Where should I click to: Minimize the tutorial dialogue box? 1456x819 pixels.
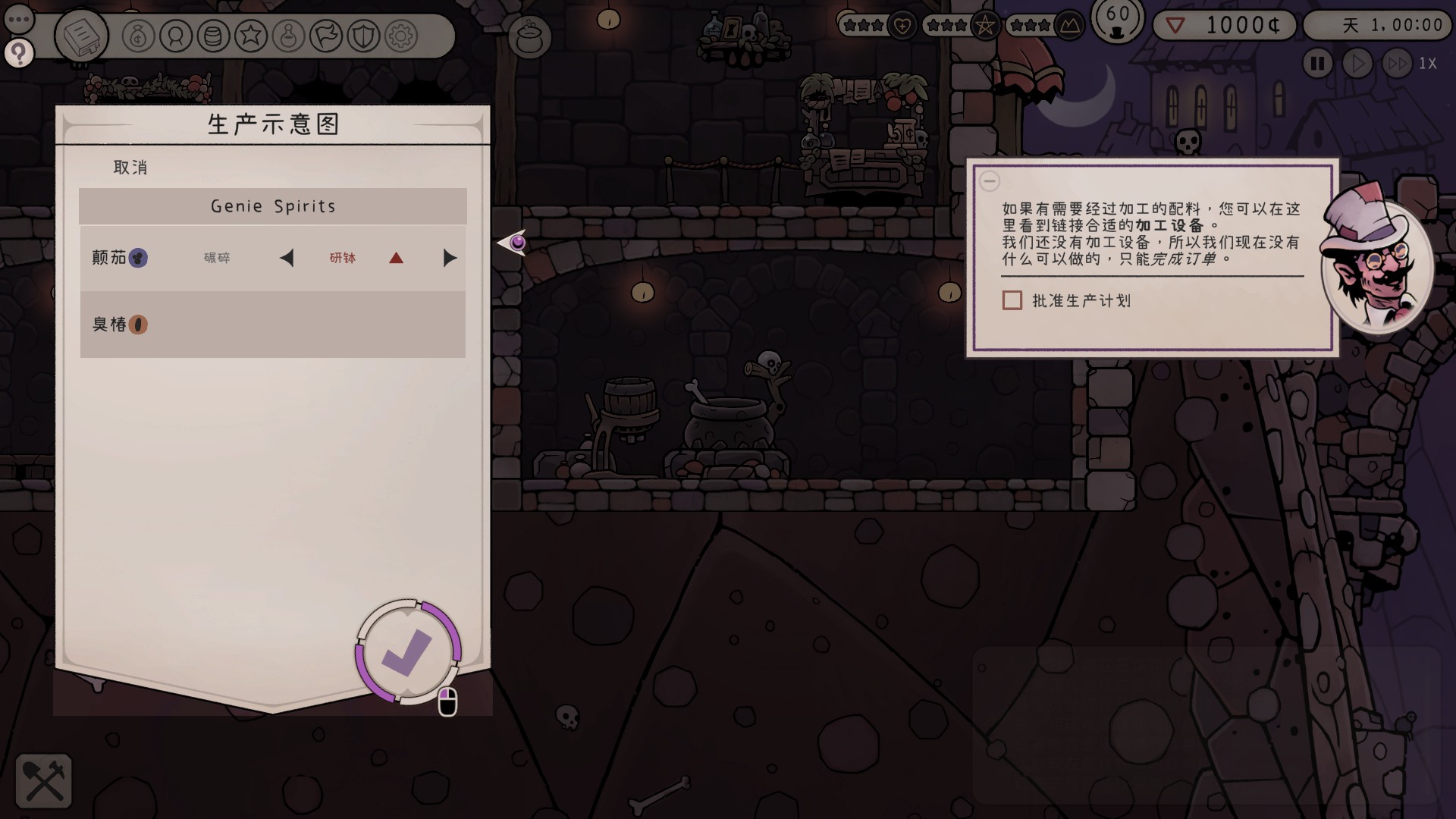(x=990, y=181)
